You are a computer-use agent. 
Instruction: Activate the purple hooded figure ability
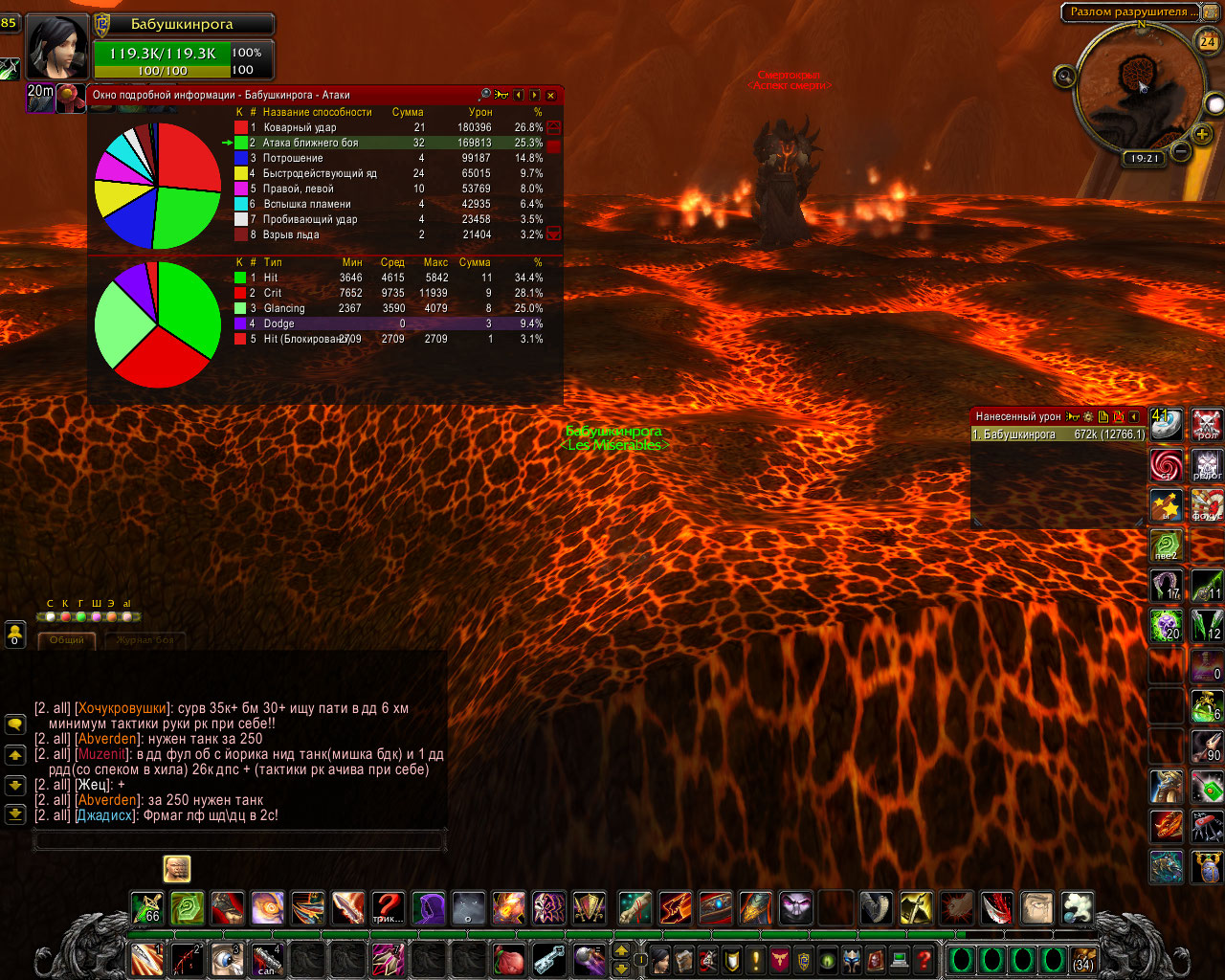(428, 907)
